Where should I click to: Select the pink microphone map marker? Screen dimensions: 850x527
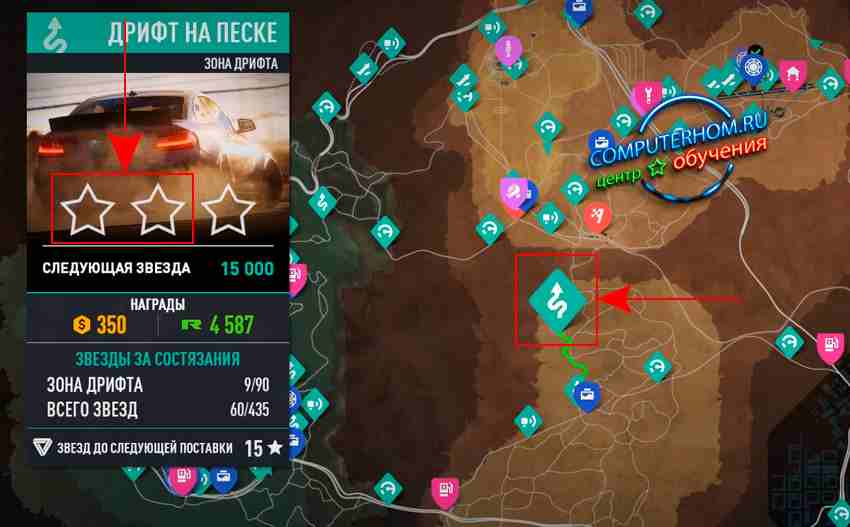tap(508, 50)
